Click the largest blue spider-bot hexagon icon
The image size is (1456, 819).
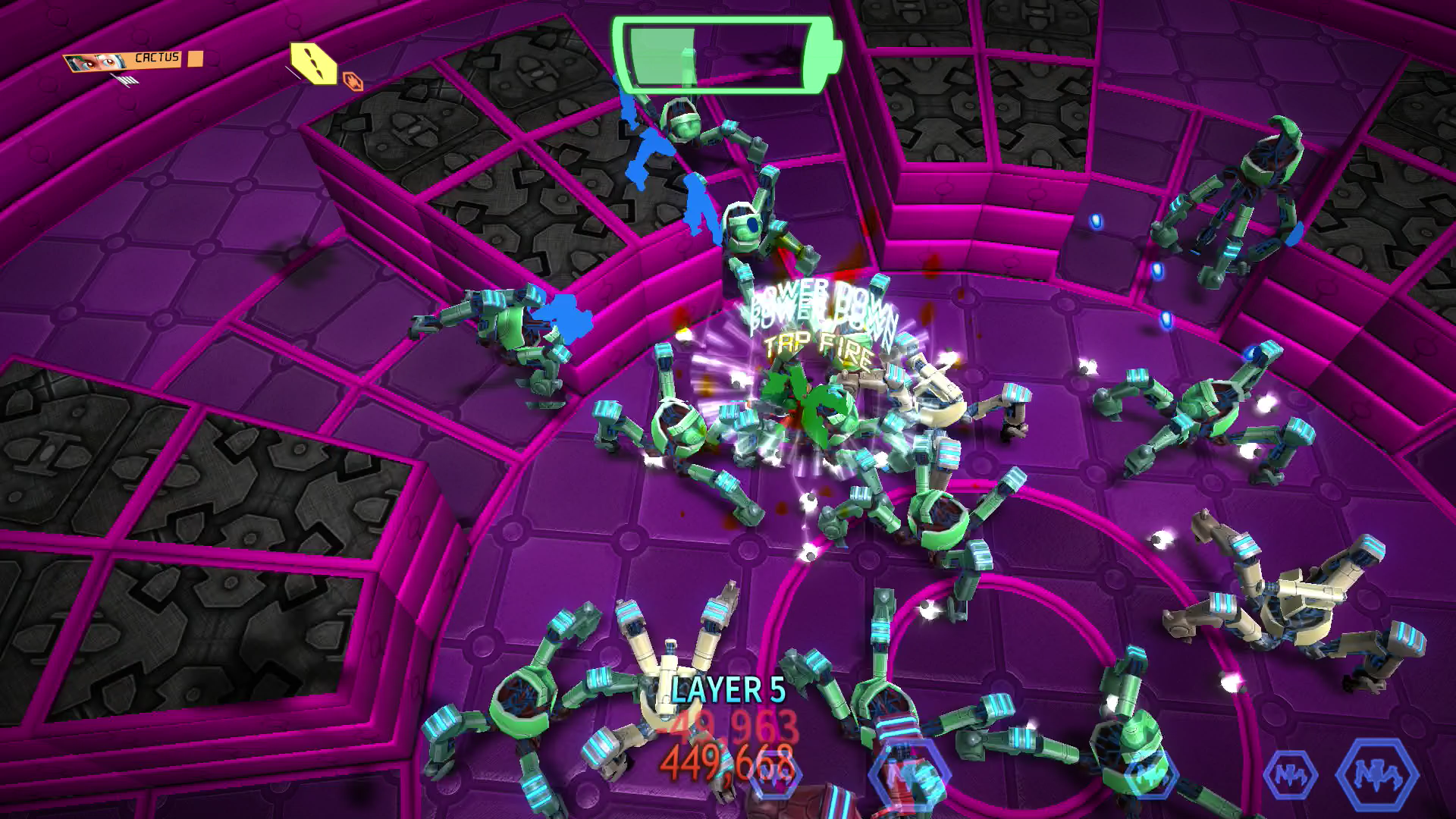click(x=1376, y=775)
